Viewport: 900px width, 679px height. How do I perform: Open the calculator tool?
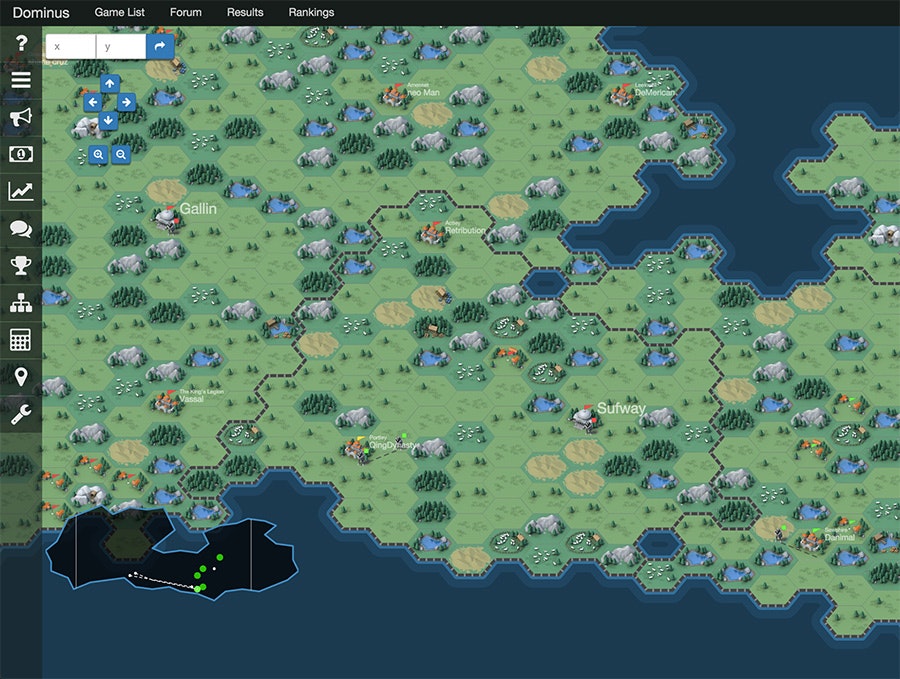click(x=21, y=339)
